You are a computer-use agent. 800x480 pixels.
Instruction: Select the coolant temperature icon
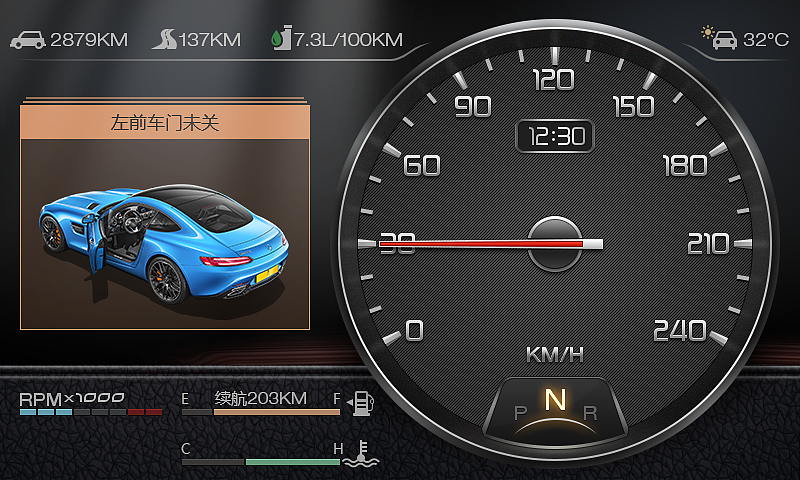point(359,454)
